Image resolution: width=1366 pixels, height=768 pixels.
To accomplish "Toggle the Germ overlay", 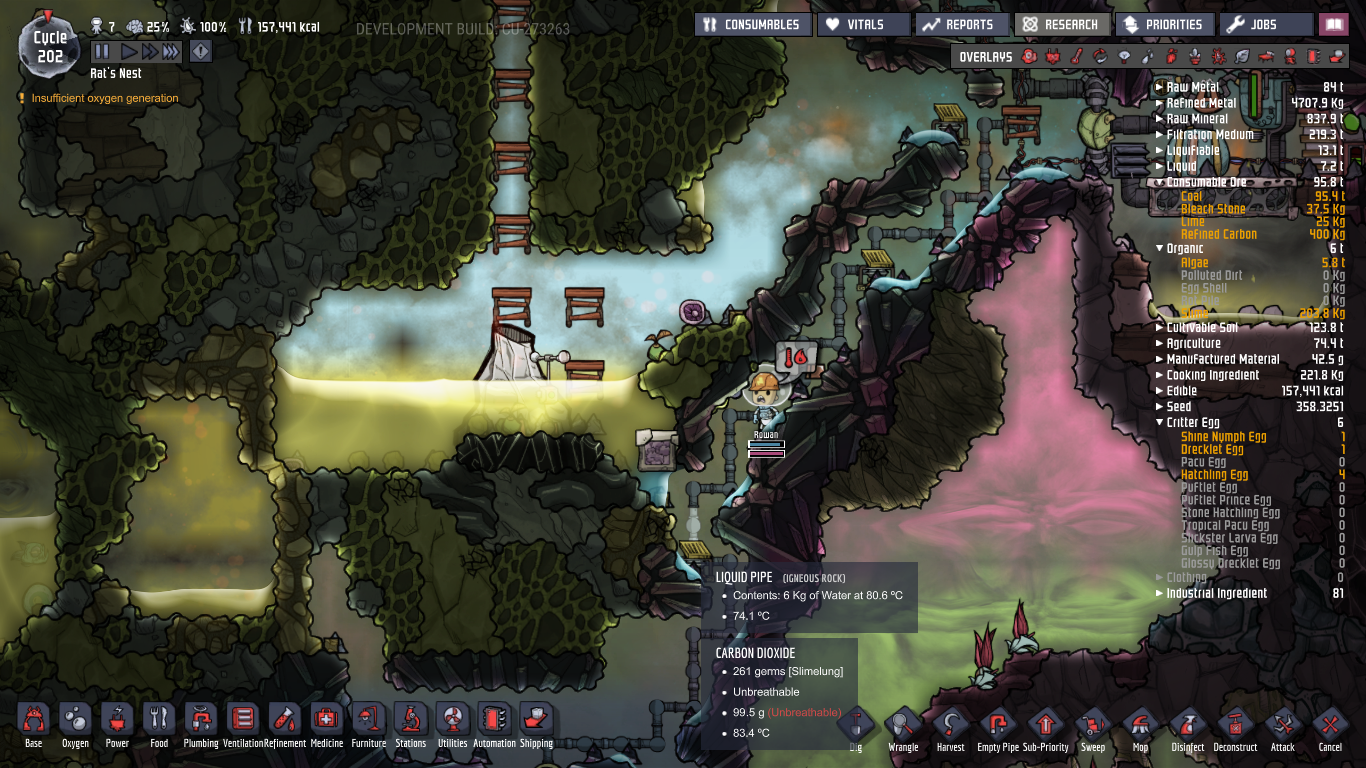I will click(x=1217, y=57).
